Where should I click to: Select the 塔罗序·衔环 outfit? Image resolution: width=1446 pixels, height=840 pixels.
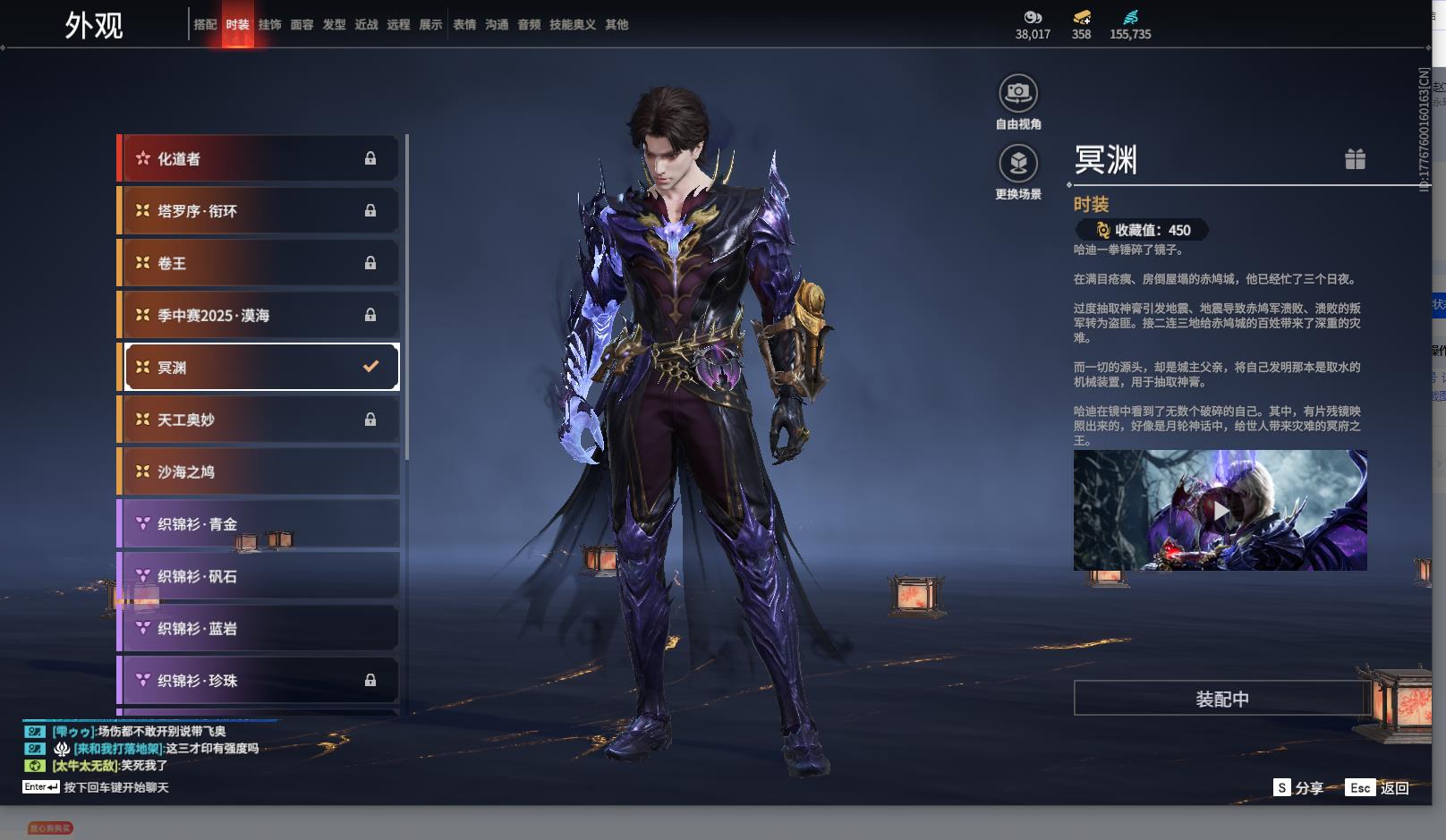[x=259, y=211]
